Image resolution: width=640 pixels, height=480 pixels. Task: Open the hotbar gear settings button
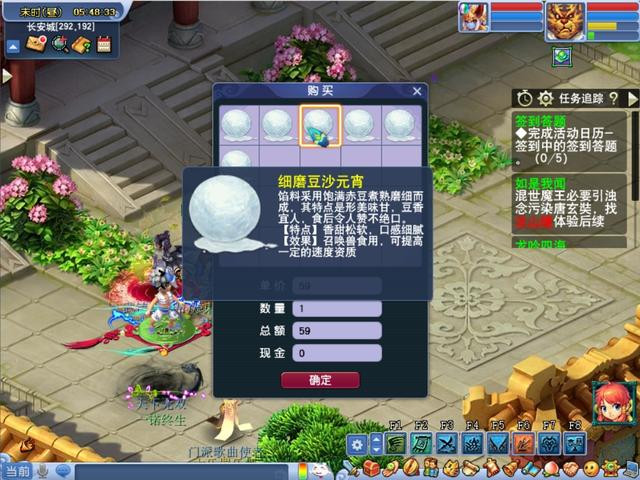(357, 444)
